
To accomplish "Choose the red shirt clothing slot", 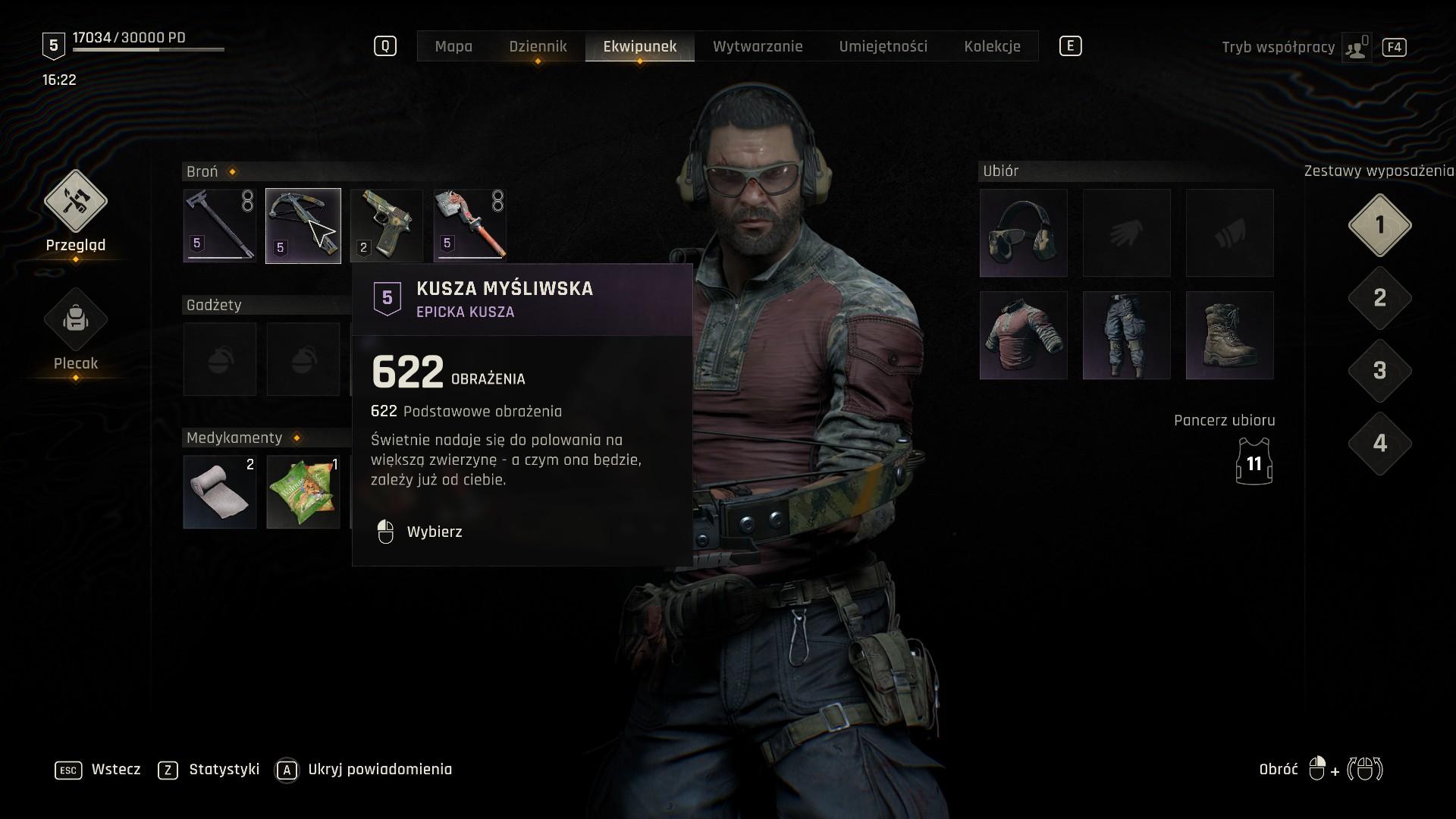I will click(x=1023, y=335).
